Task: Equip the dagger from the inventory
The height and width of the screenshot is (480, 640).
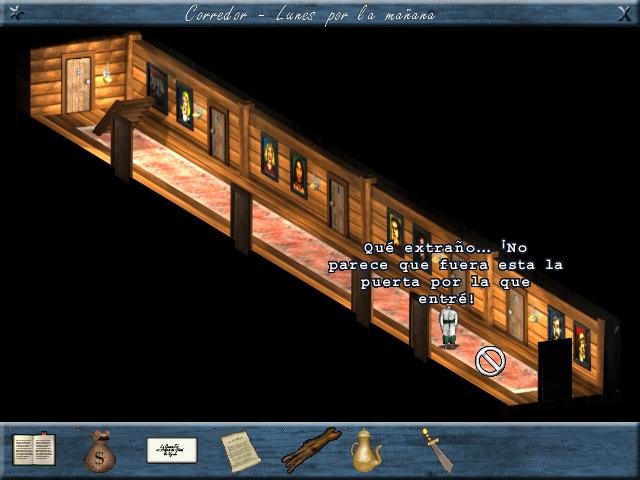Action: (x=436, y=449)
